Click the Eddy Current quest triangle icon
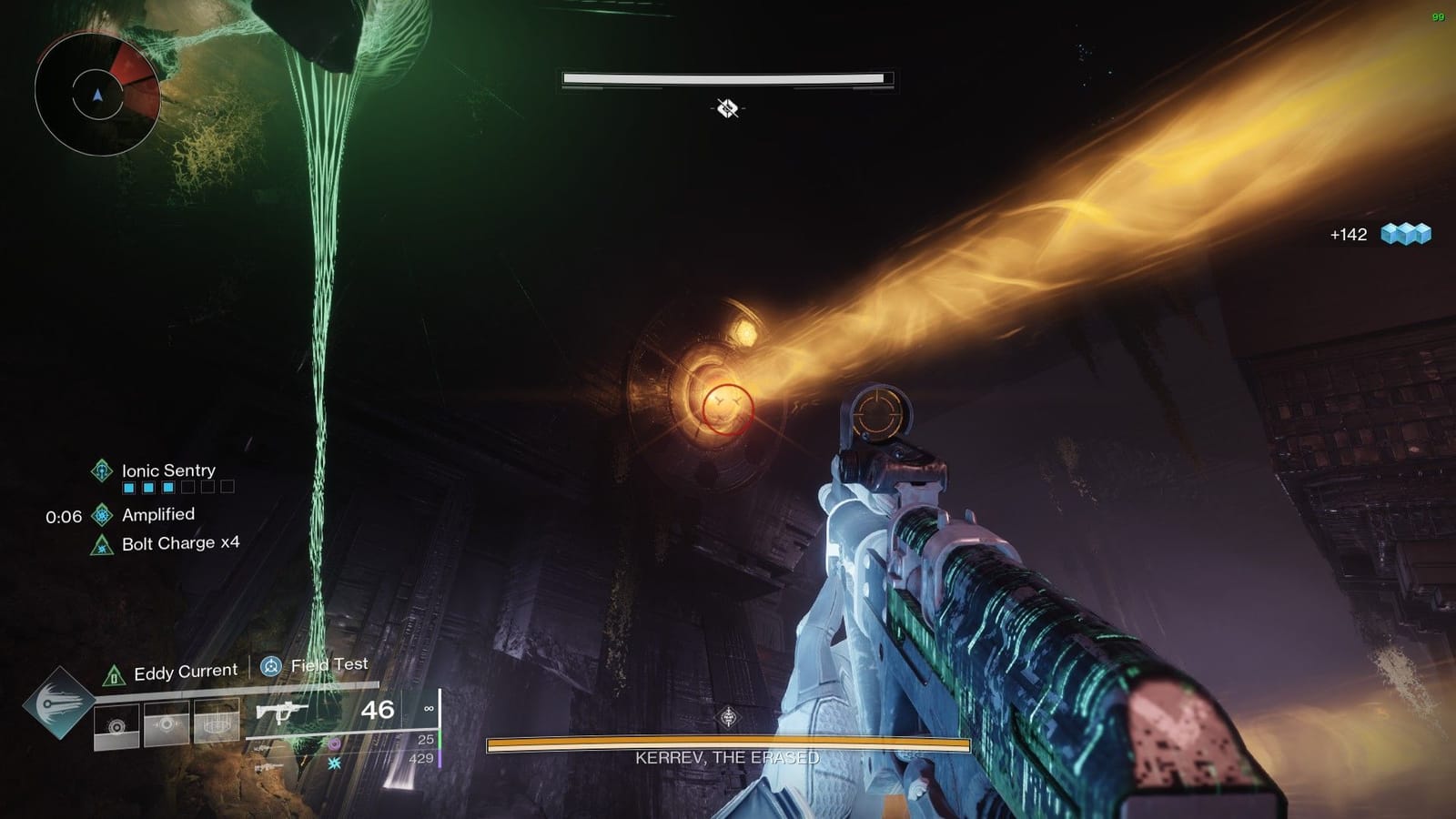This screenshot has width=1456, height=819. (x=115, y=674)
